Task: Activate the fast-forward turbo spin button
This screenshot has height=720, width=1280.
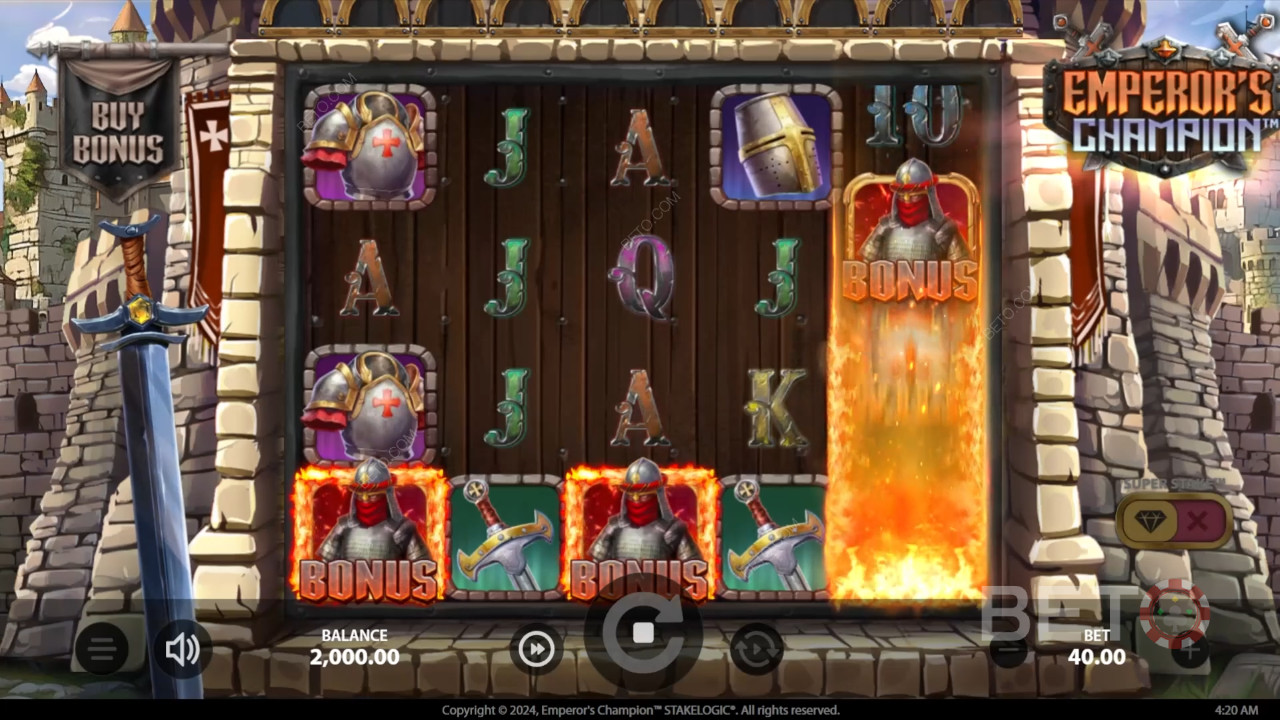Action: (537, 650)
